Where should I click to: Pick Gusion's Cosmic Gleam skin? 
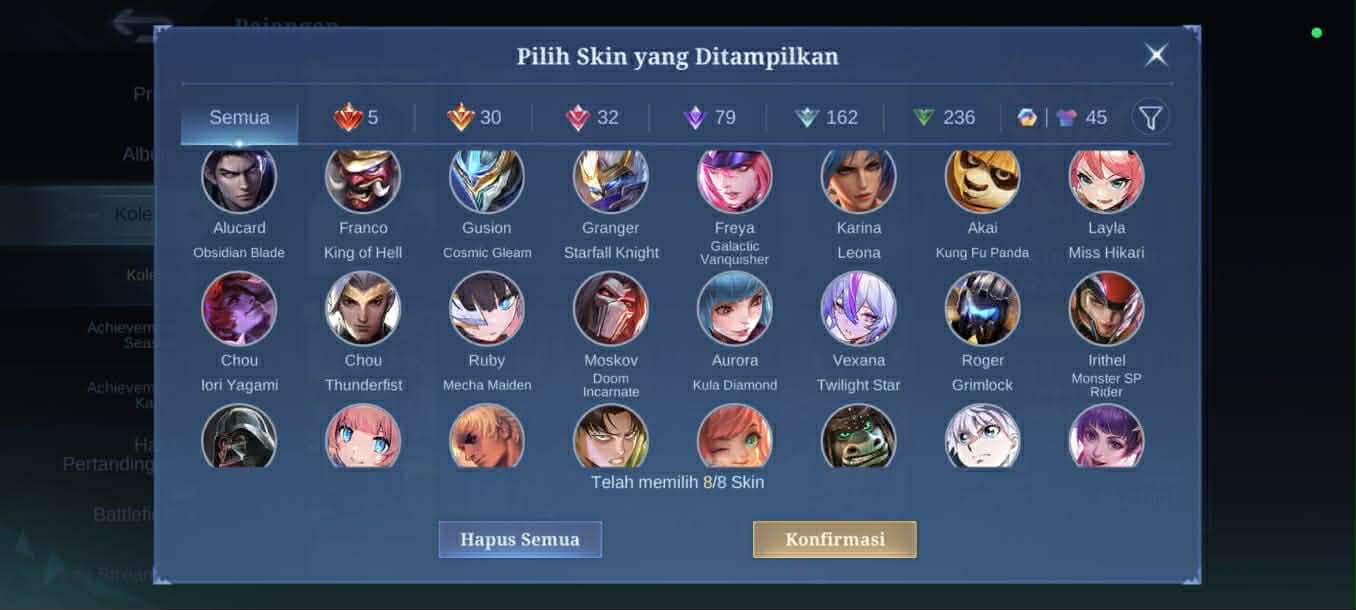(487, 180)
